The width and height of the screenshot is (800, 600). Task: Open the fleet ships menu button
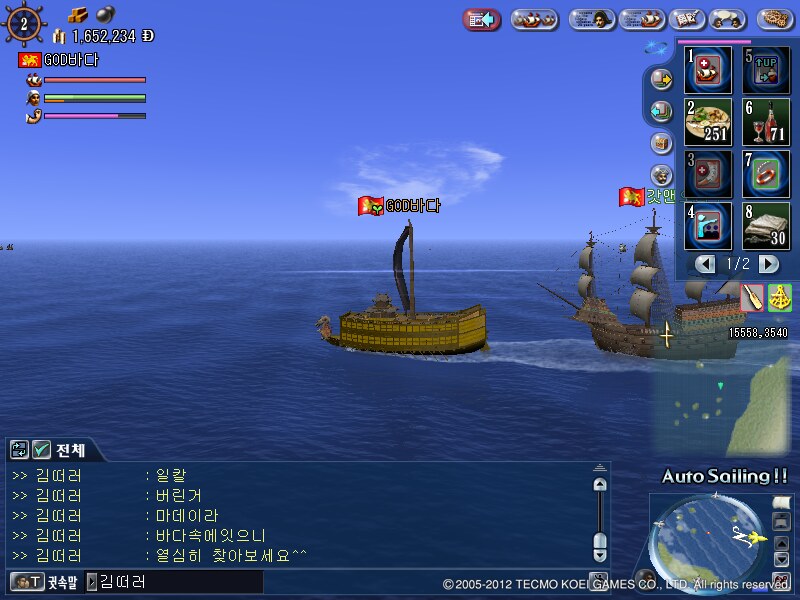pyautogui.click(x=535, y=19)
